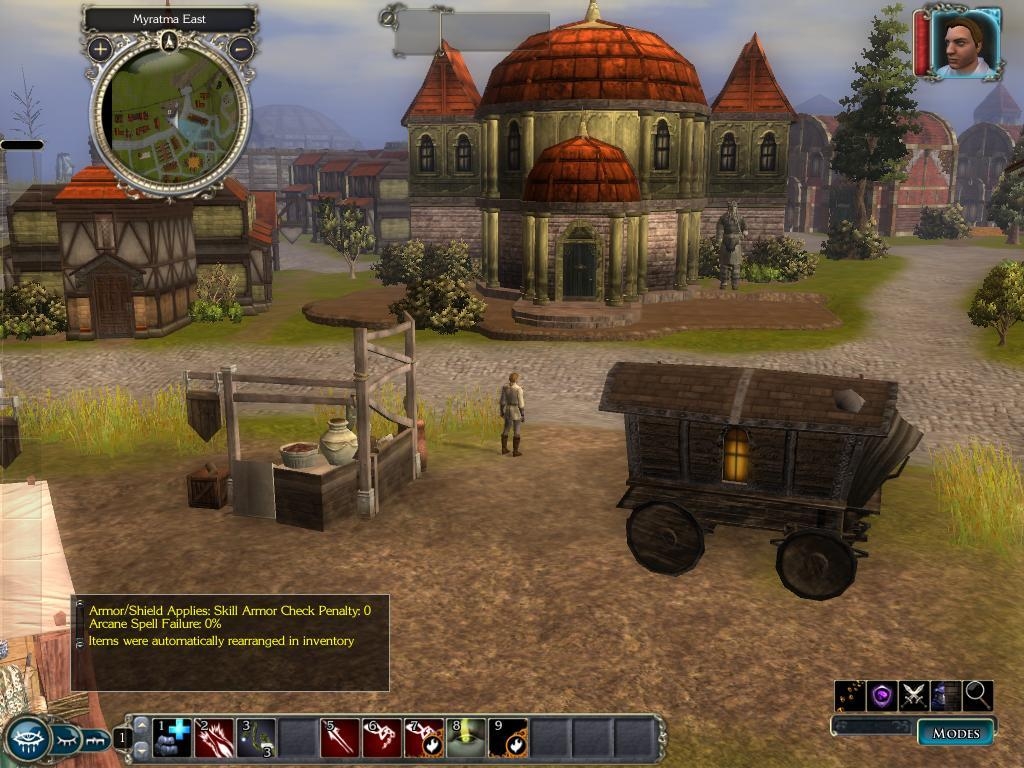Activate hotbar slot 6 ability
1024x768 pixels.
point(382,738)
